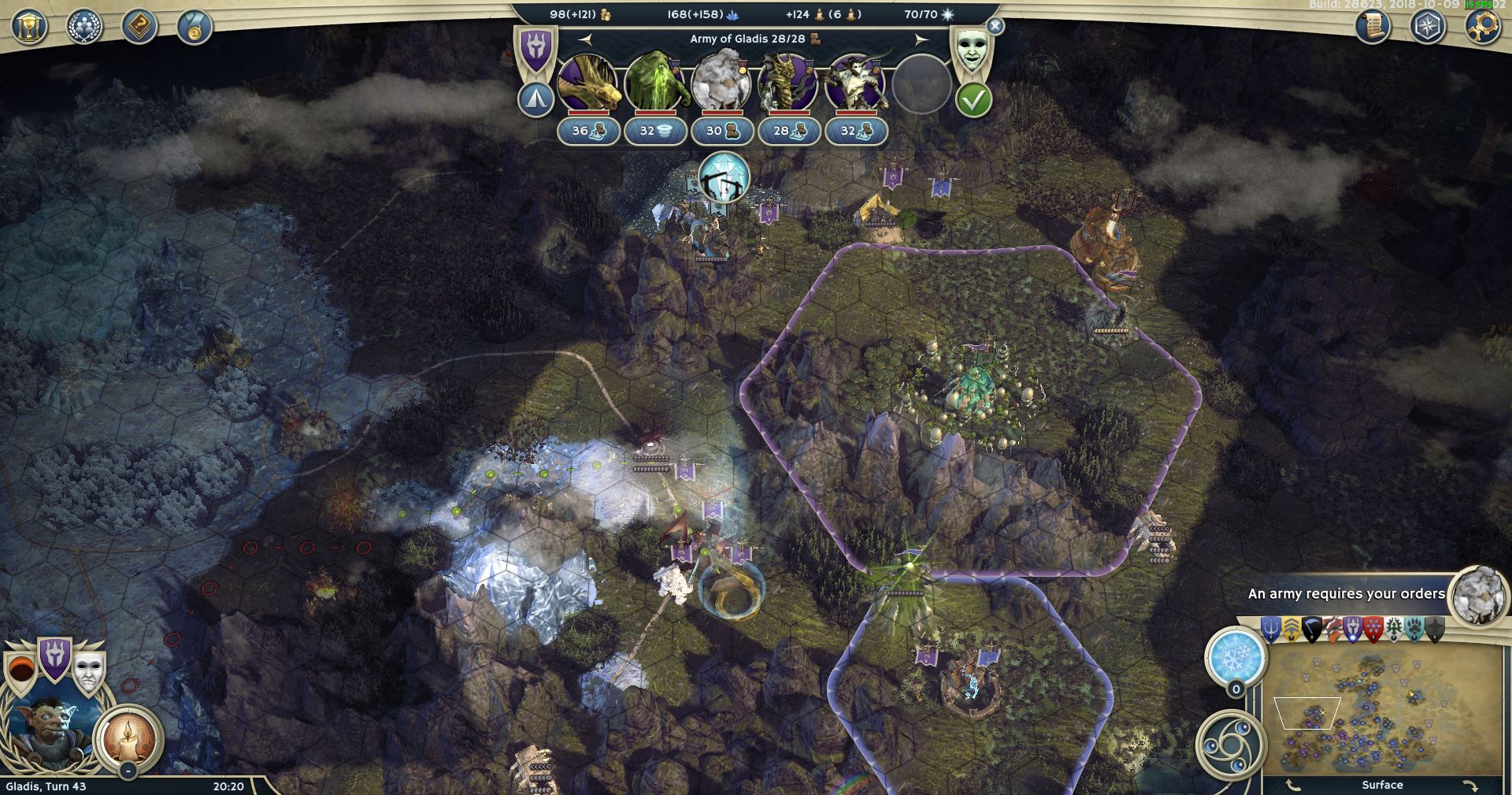This screenshot has width=1512, height=795.
Task: Switch map layer with the right arrow
Action: click(x=1469, y=785)
